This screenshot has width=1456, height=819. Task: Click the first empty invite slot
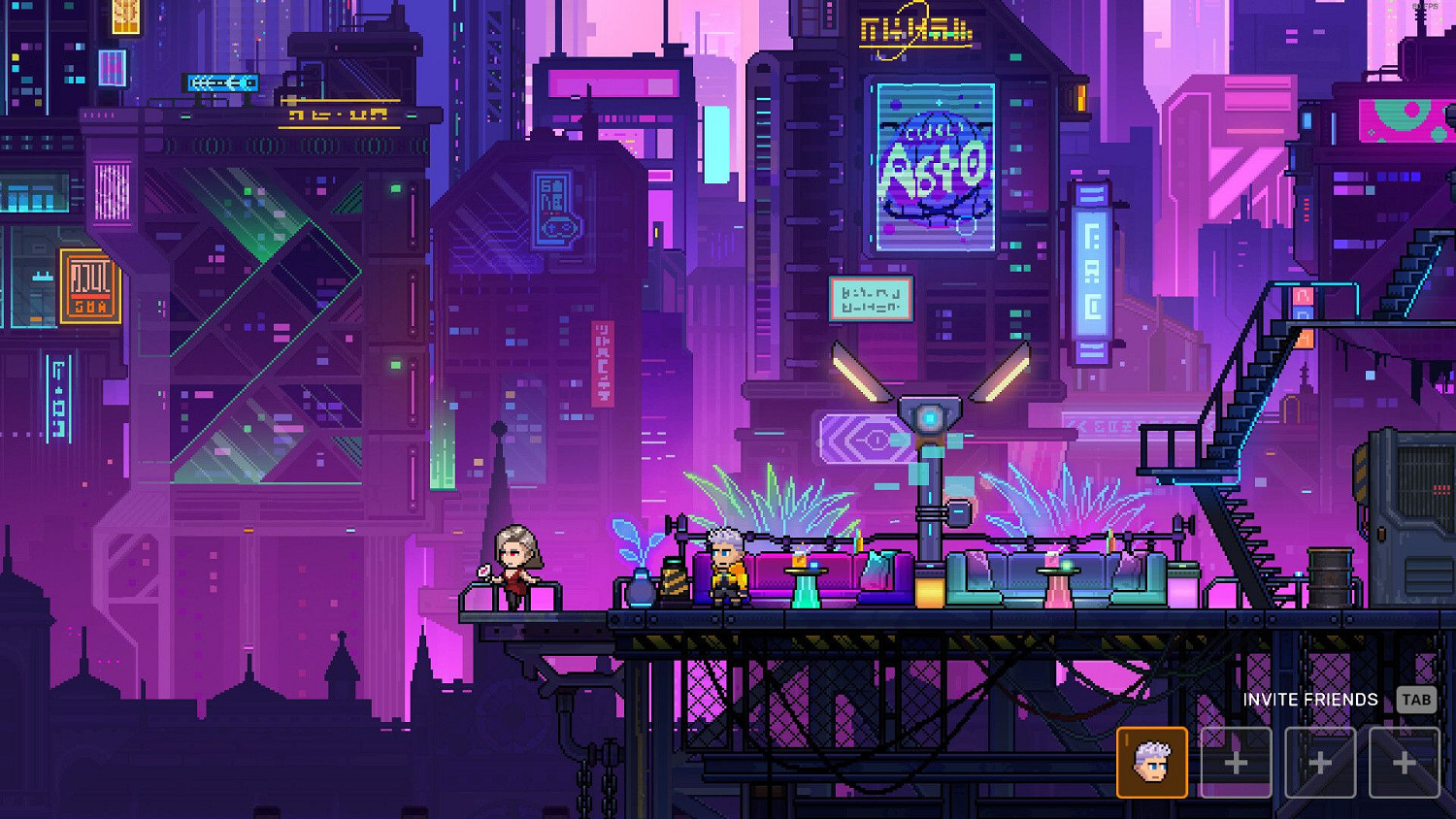click(1234, 762)
